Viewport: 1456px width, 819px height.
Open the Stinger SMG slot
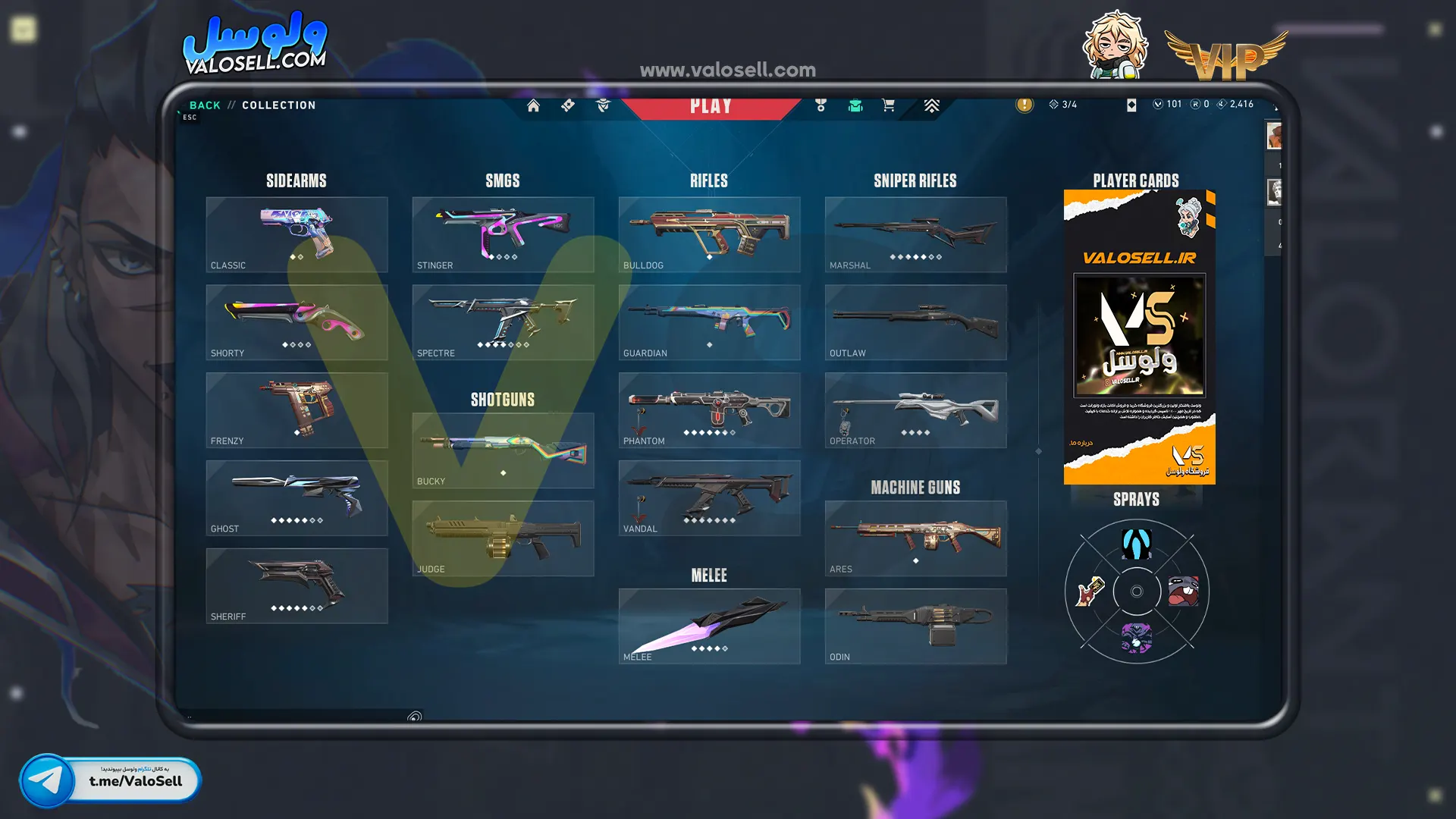pos(503,234)
